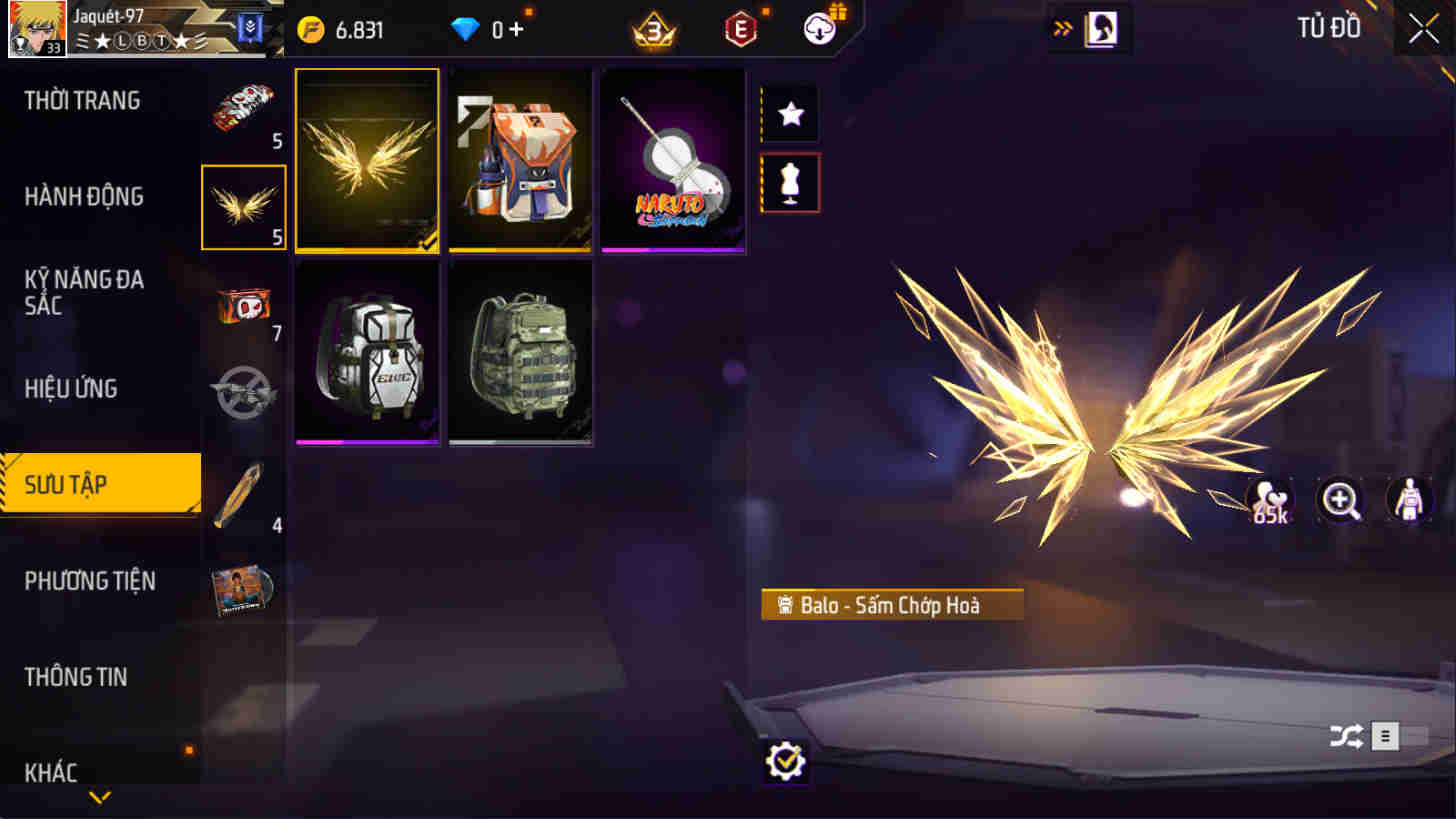Open the zoom magnifier preview icon
The image size is (1456, 819).
click(x=1340, y=501)
